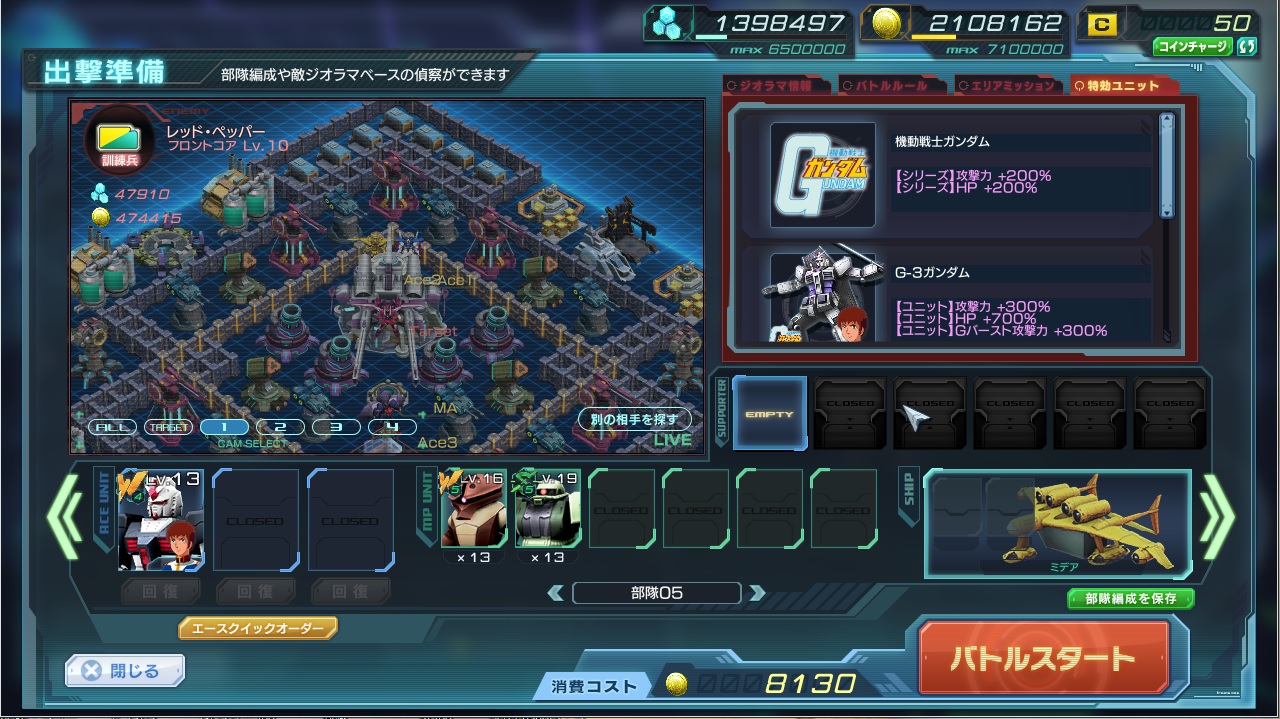Close the sortie screen with 閉じる
The image size is (1280, 719).
125,671
